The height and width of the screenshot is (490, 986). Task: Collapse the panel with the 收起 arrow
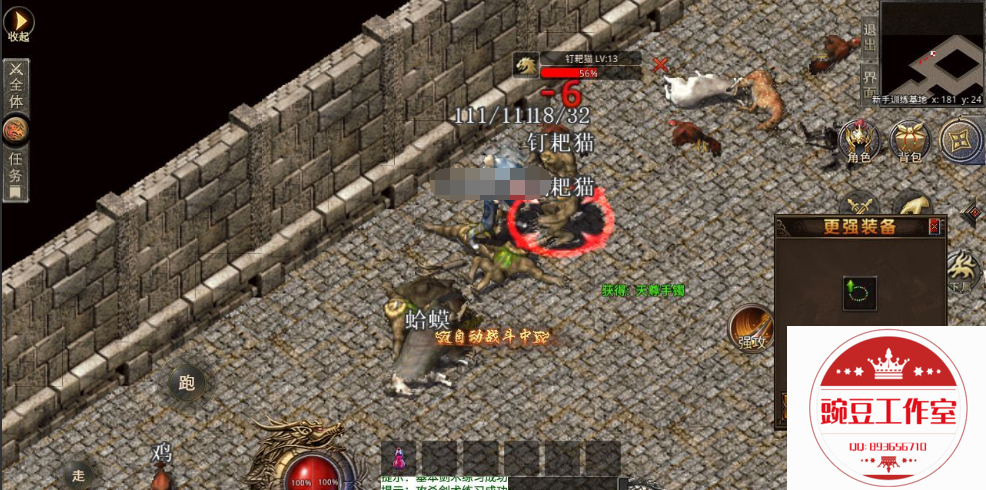(19, 23)
